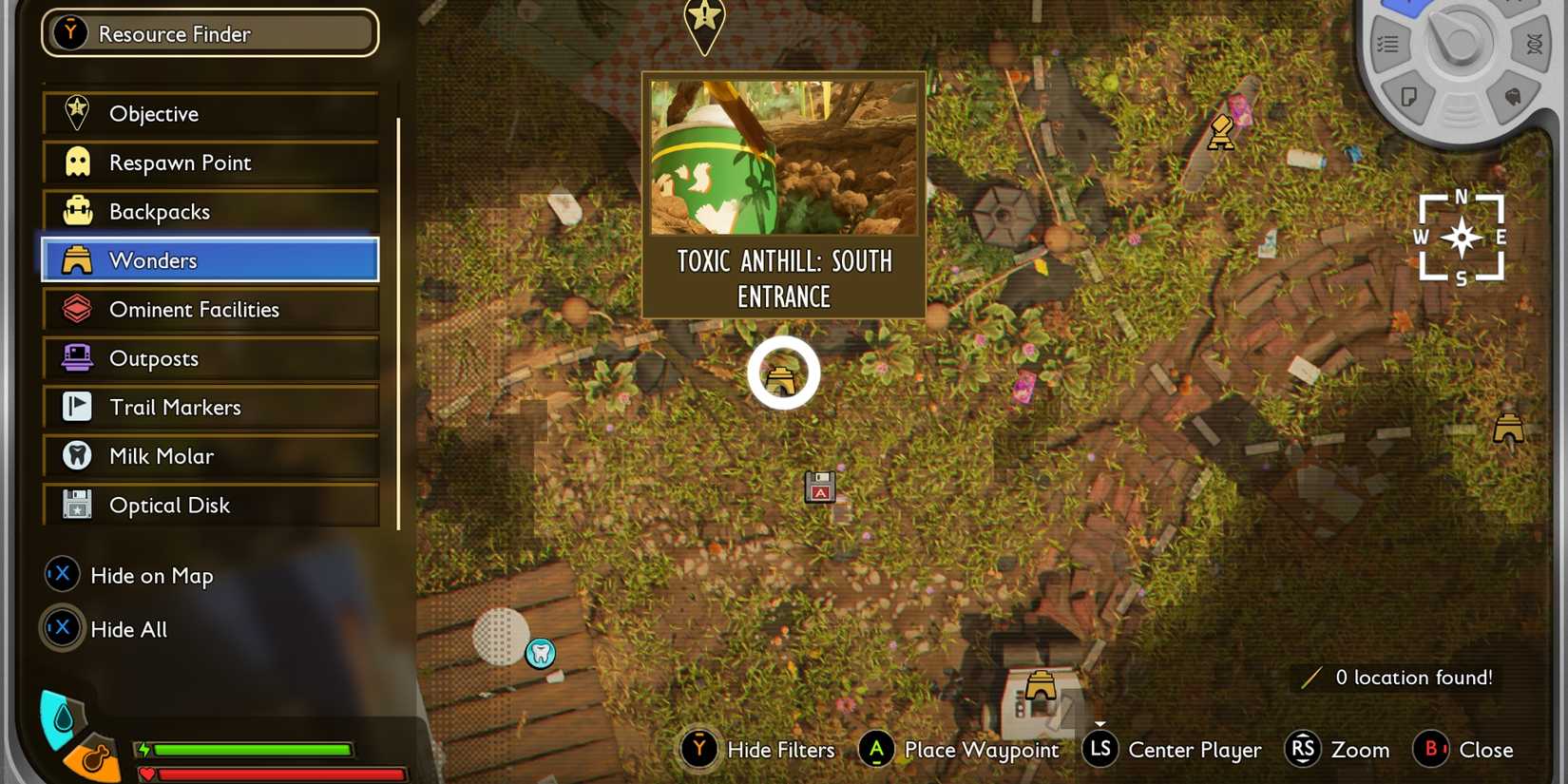Close the map screen

pyautogui.click(x=1464, y=750)
